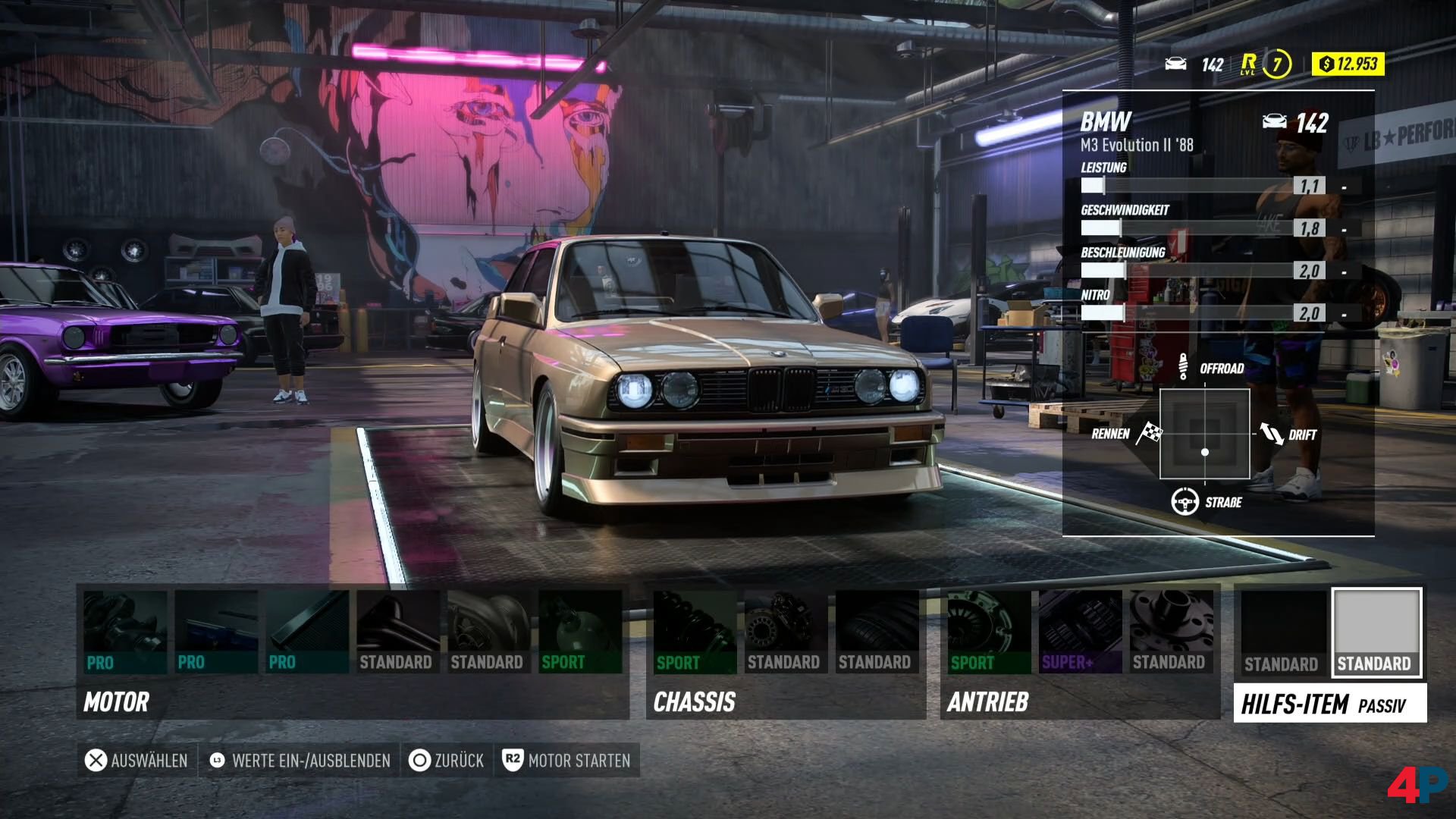Select the Sport nitrous bottle slot

(580, 632)
